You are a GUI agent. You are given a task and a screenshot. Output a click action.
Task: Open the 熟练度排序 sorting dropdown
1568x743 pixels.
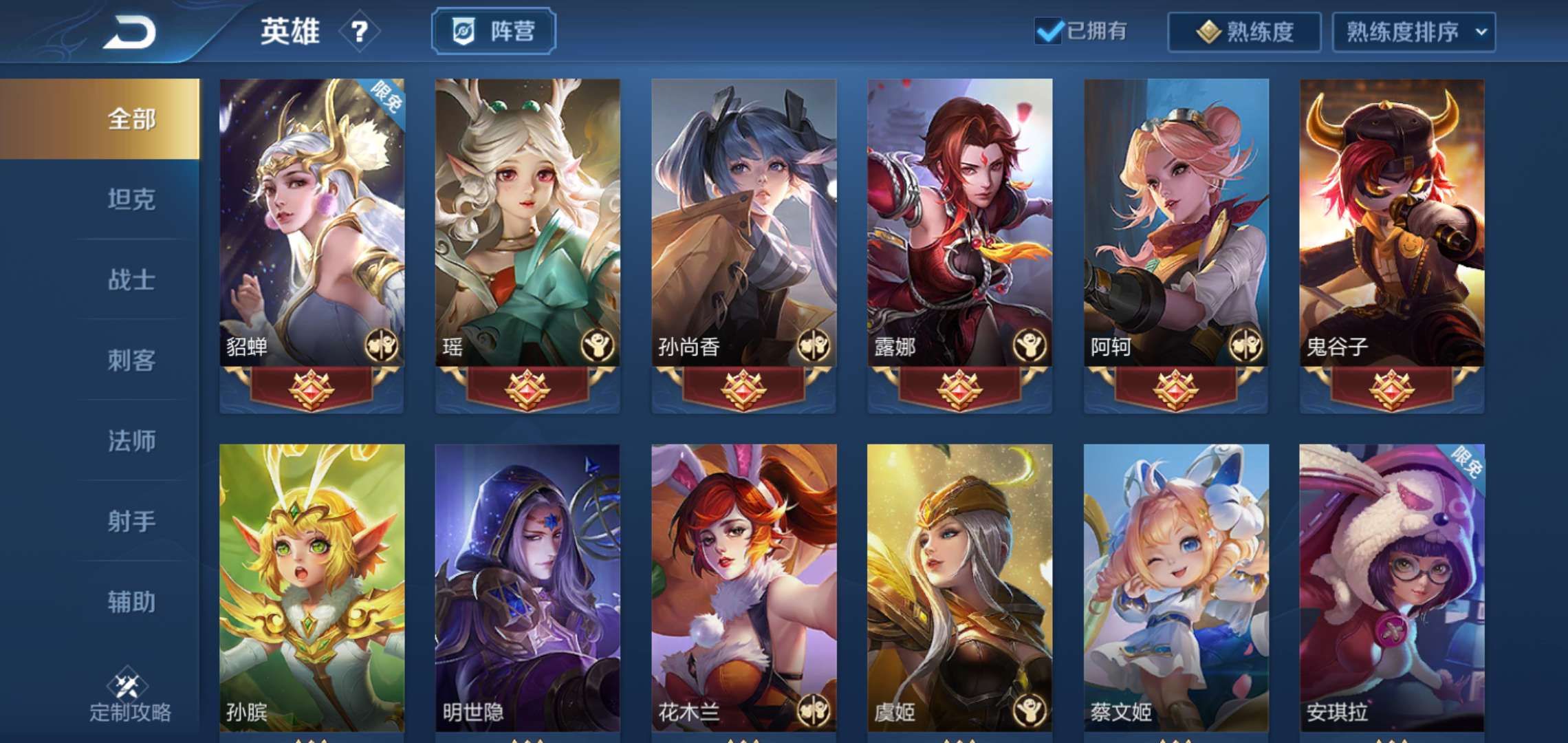(1413, 32)
